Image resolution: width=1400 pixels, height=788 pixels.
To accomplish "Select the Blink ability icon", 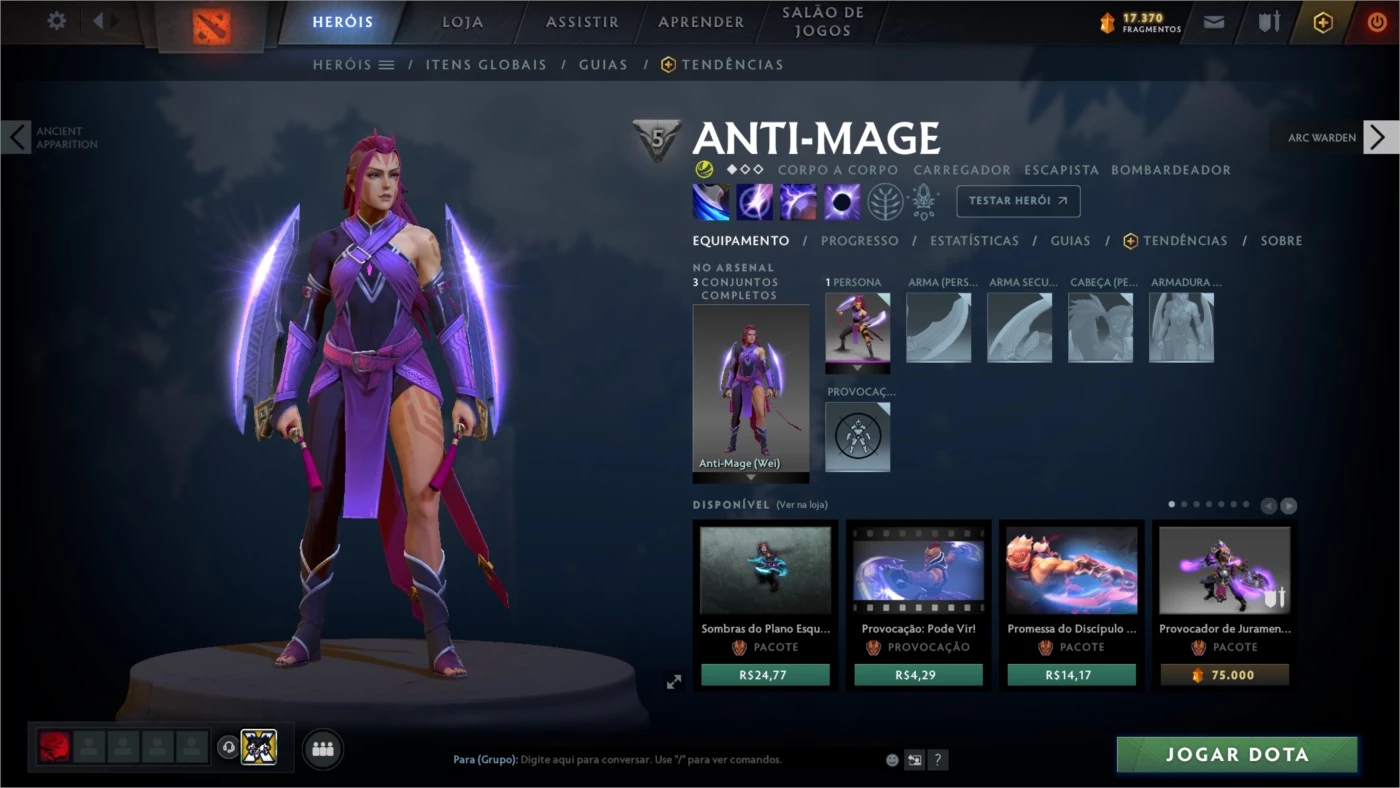I will pos(755,202).
